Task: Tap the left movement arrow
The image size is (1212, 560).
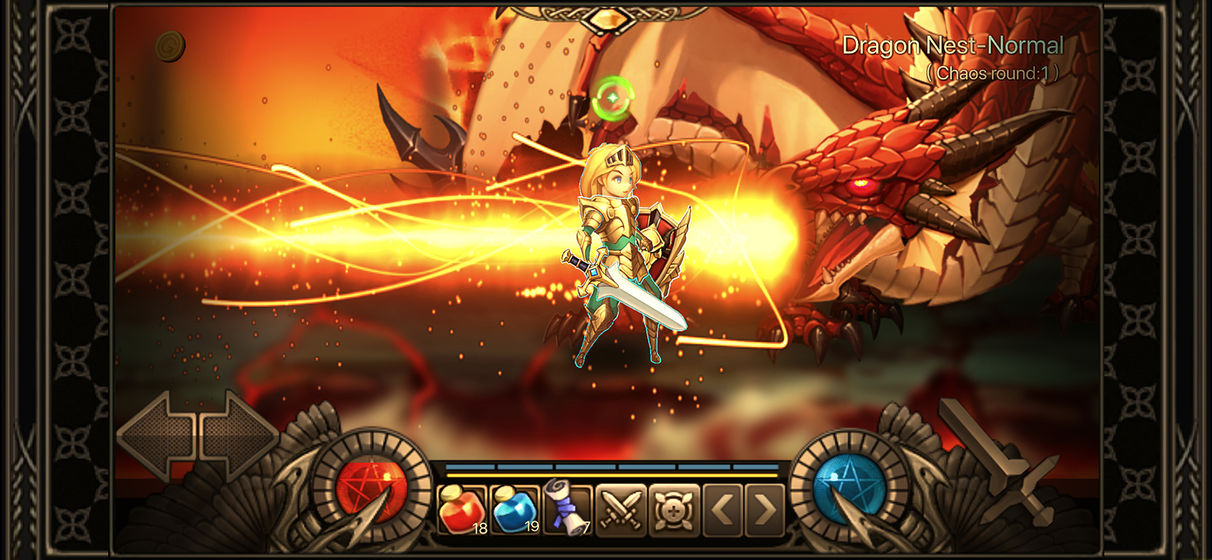Action: [155, 436]
